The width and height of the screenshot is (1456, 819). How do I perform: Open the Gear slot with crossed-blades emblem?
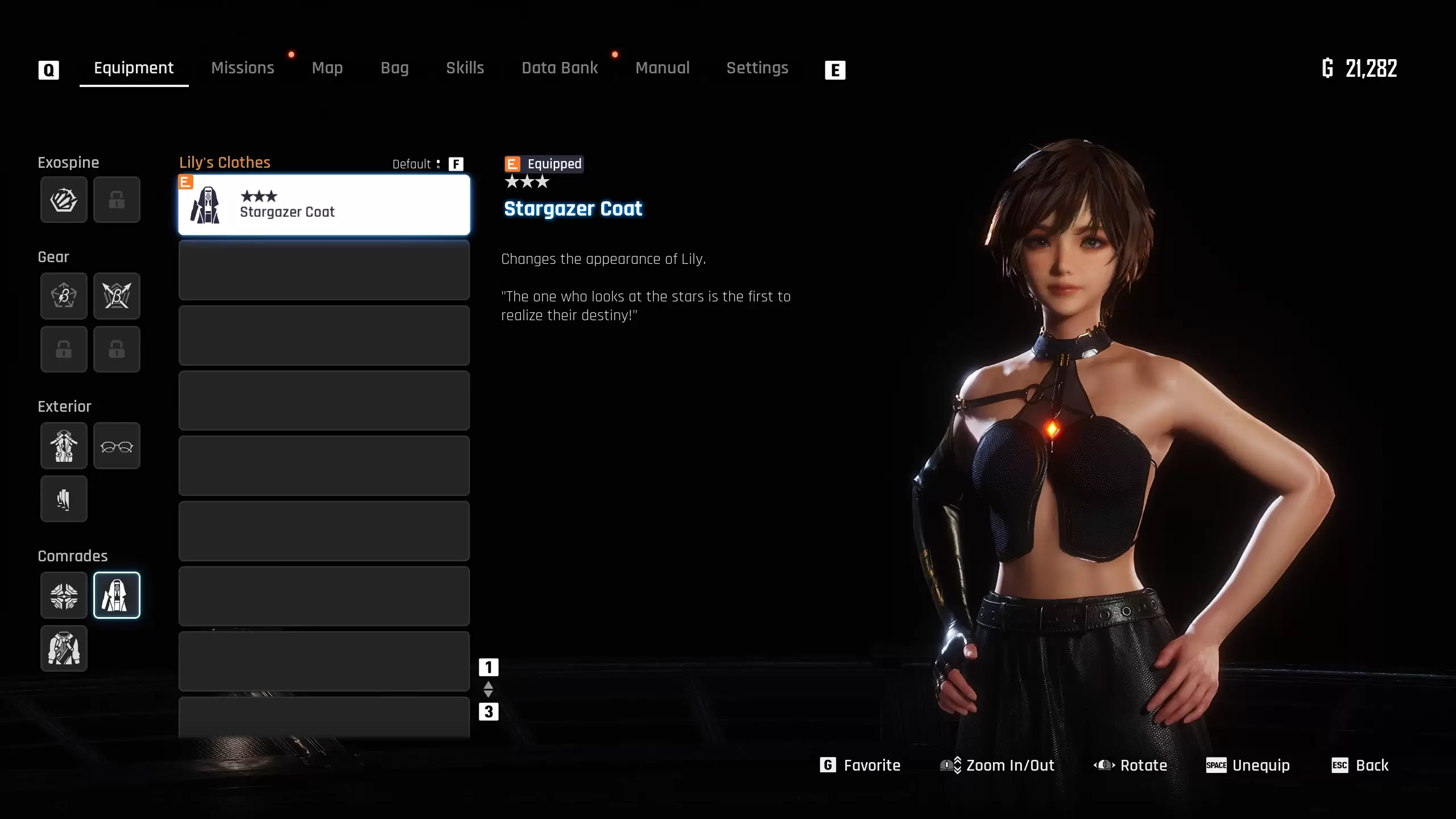117,296
